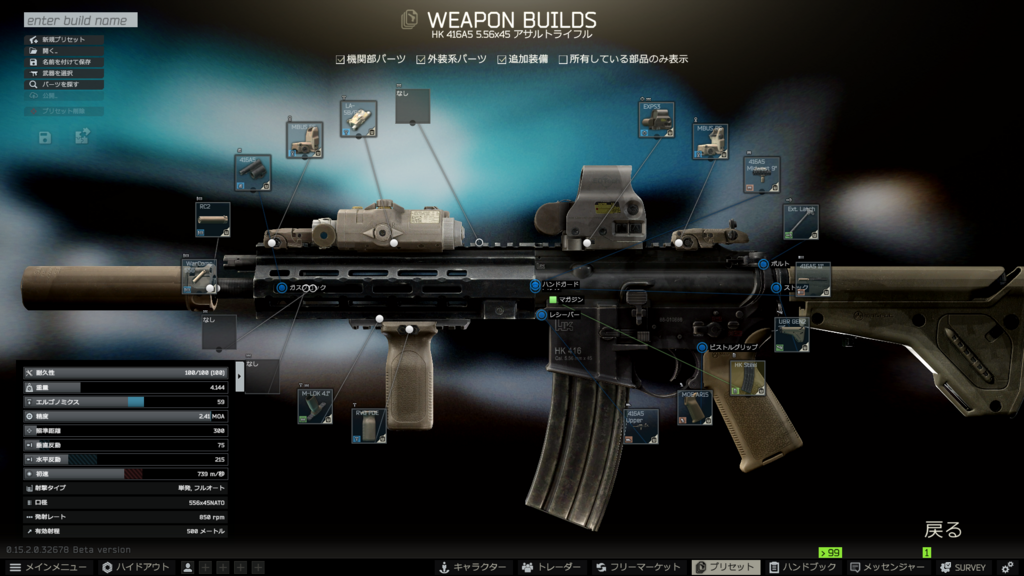This screenshot has height=576, width=1024.
Task: Toggle the 追加装備 checkbox
Action: tap(503, 59)
